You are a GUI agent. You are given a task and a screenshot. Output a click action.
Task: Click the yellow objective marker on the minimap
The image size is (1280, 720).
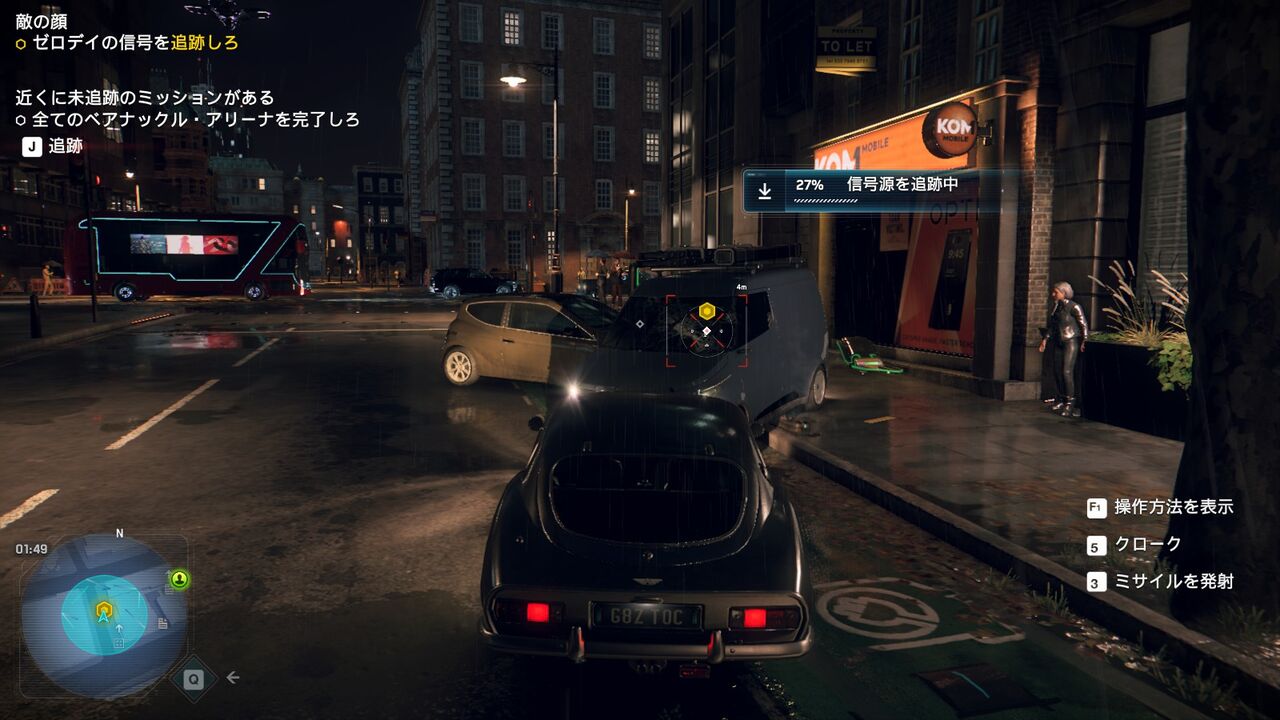[x=102, y=608]
